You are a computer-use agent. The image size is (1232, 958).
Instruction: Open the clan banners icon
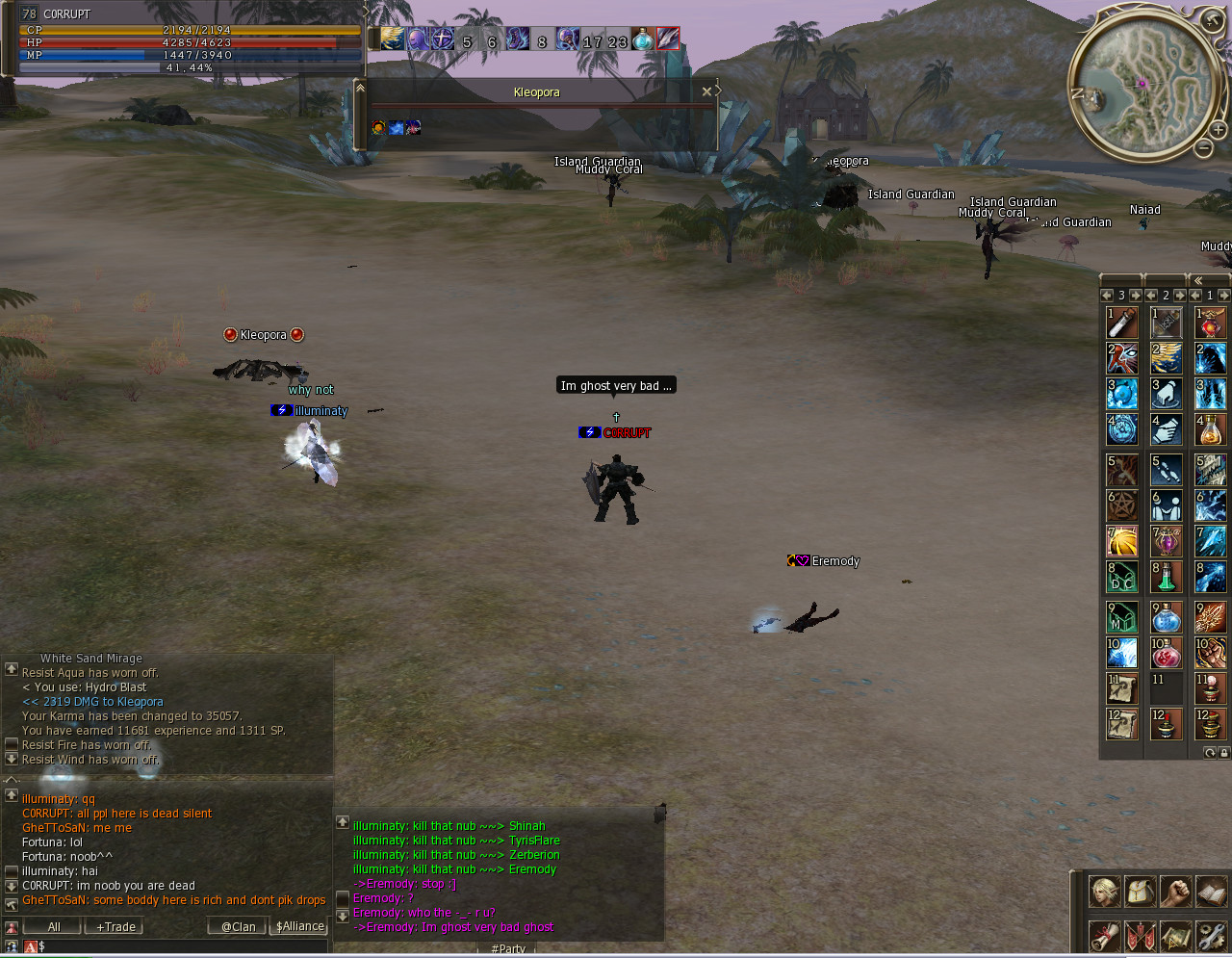click(1141, 936)
